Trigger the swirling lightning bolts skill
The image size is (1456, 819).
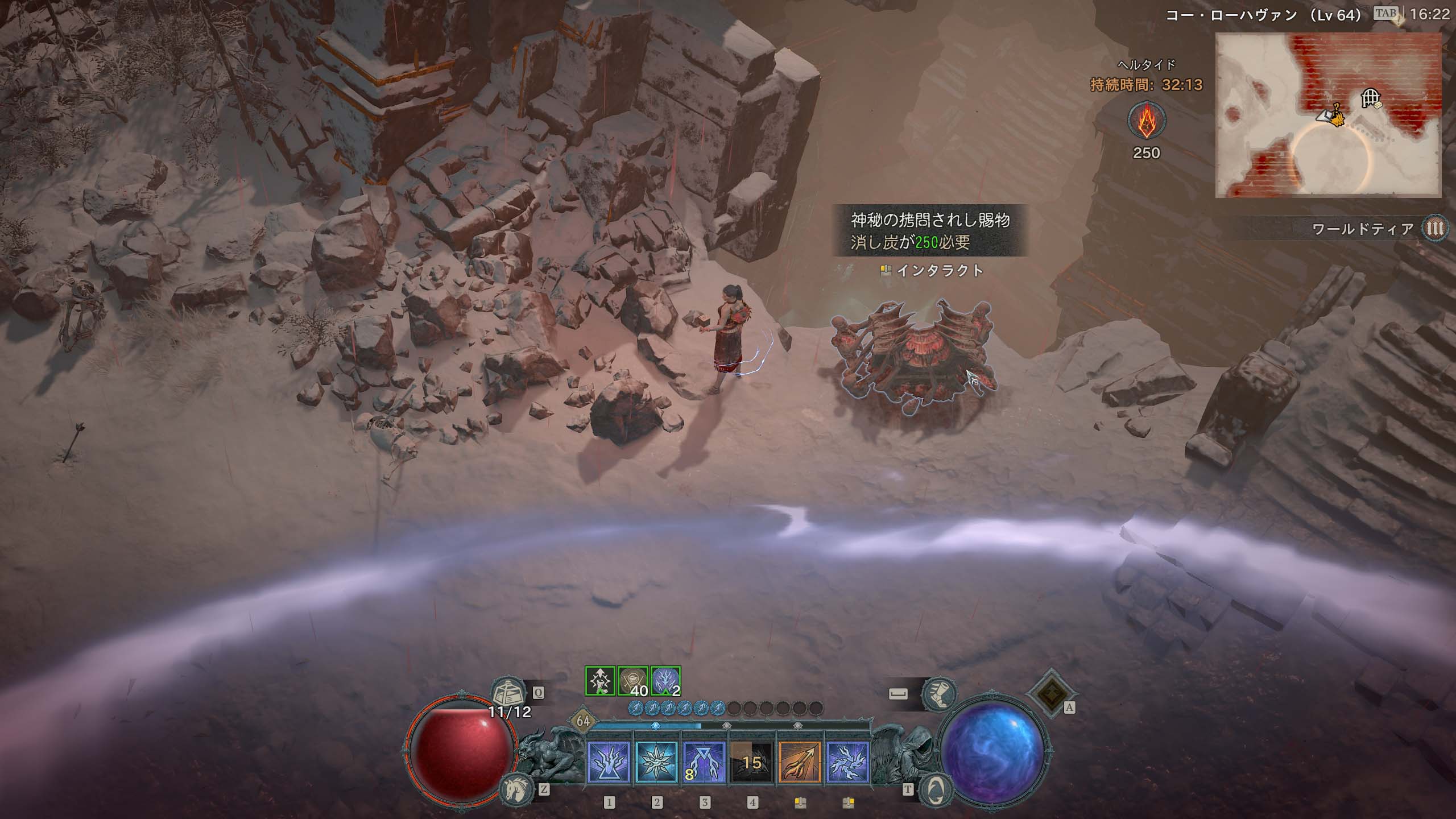tap(847, 762)
